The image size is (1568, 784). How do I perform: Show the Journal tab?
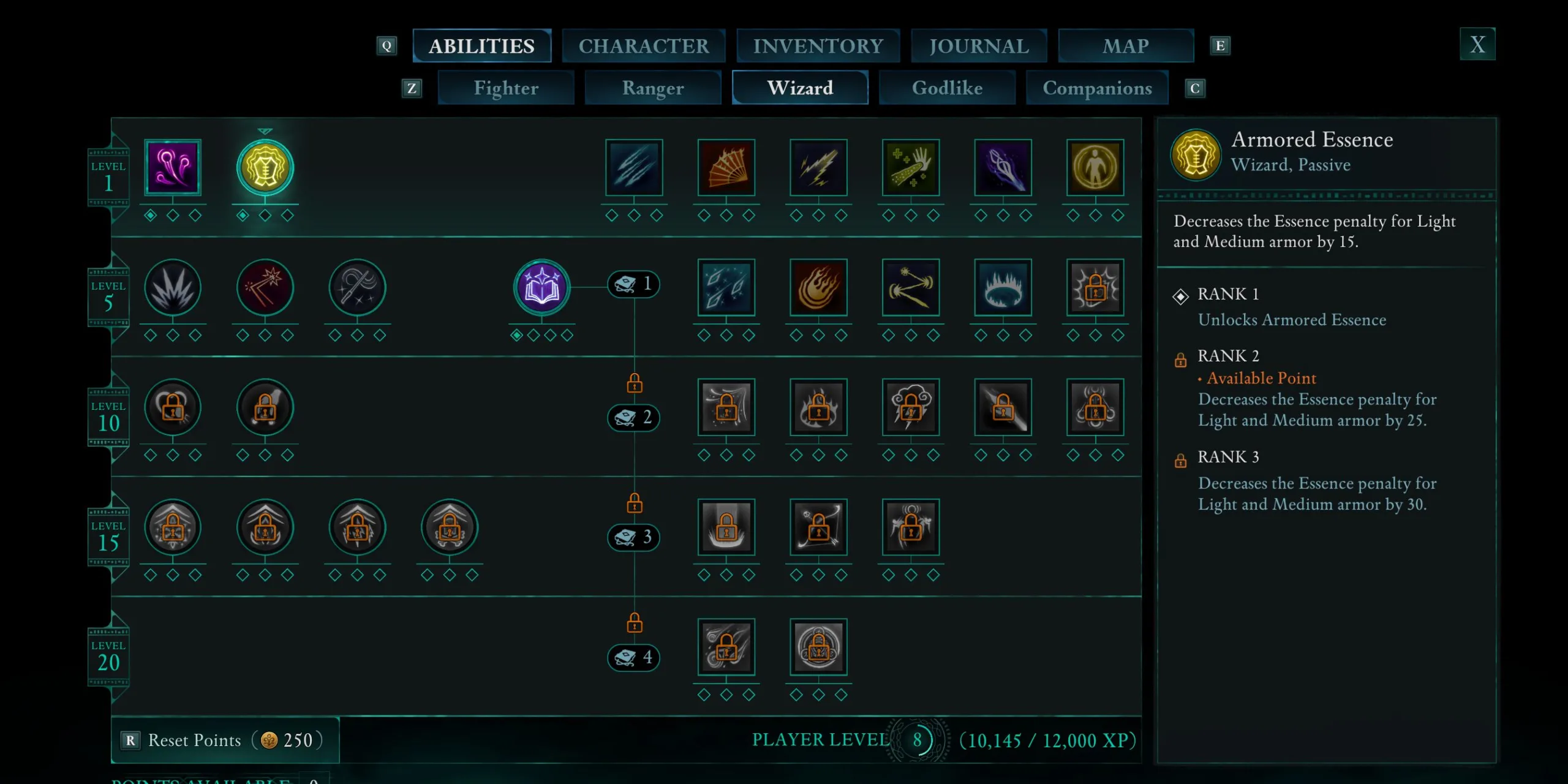[x=979, y=46]
